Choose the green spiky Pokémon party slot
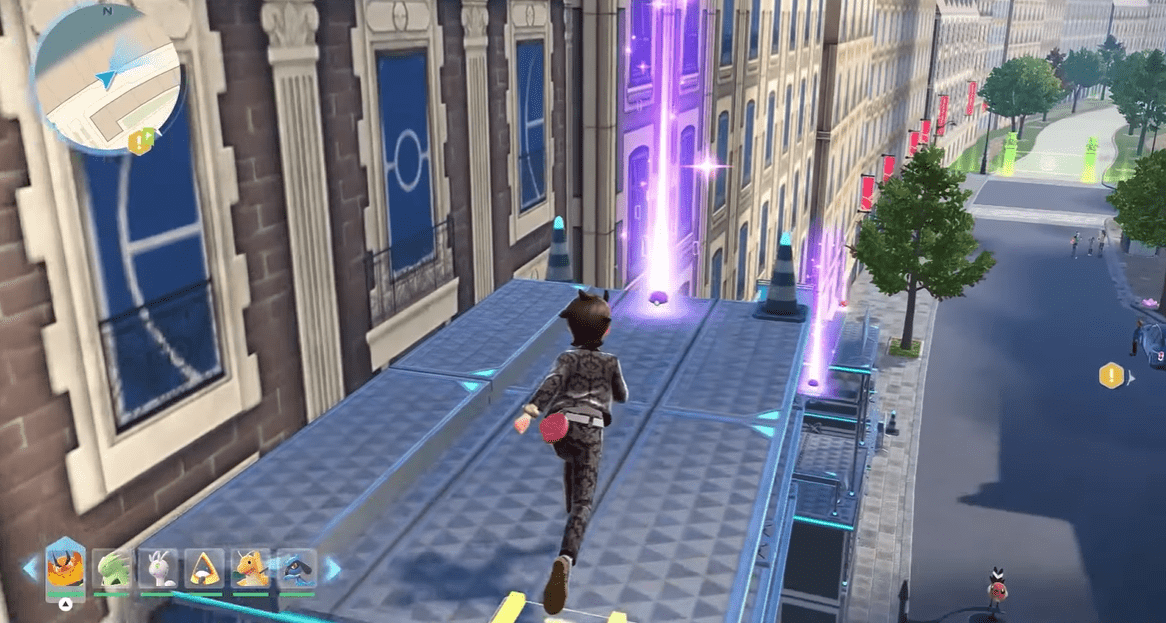The width and height of the screenshot is (1166, 623). pyautogui.click(x=112, y=568)
